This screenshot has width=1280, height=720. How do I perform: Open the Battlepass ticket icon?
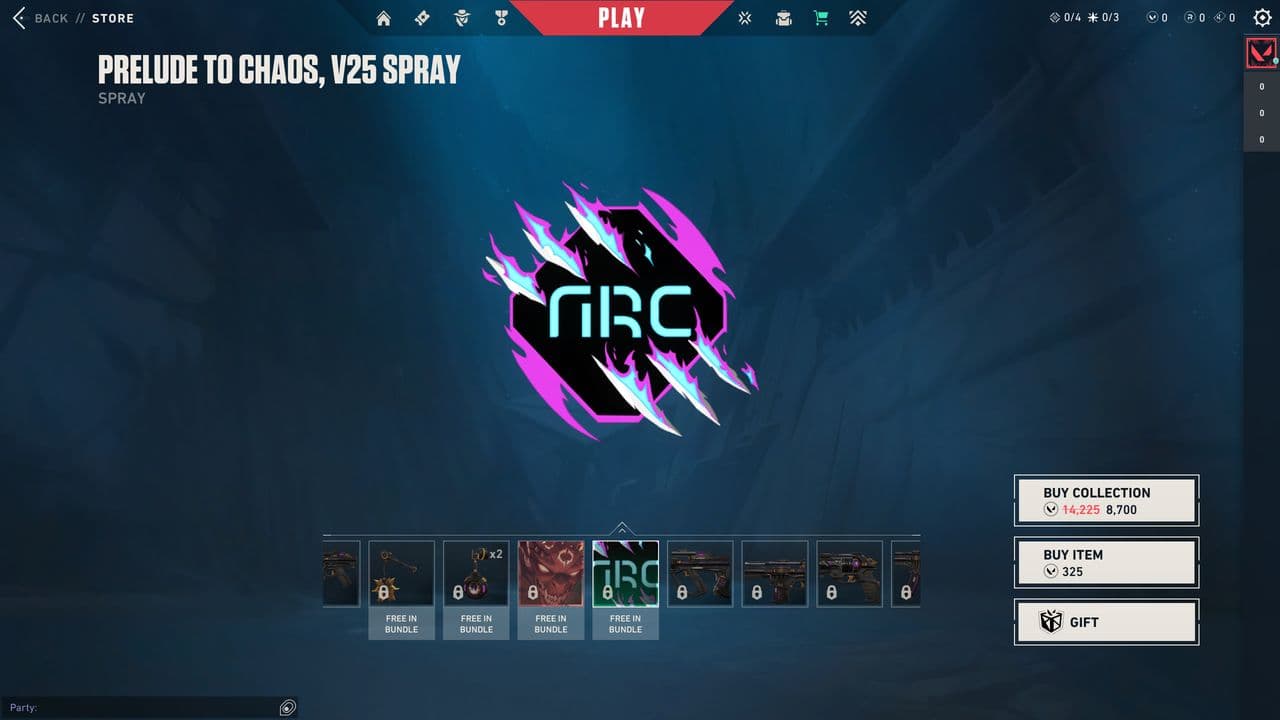(x=421, y=17)
